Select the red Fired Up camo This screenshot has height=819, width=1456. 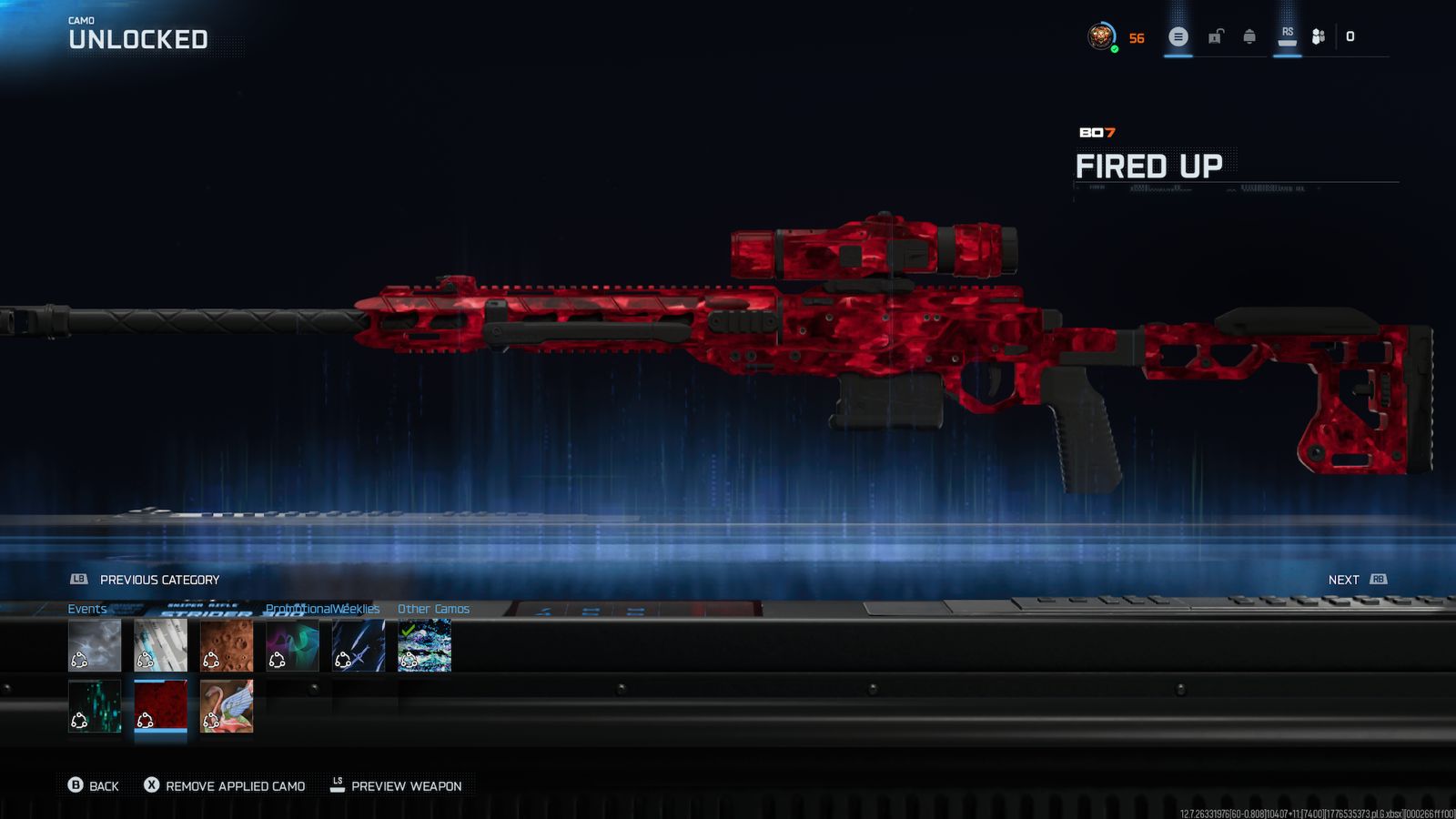(160, 706)
